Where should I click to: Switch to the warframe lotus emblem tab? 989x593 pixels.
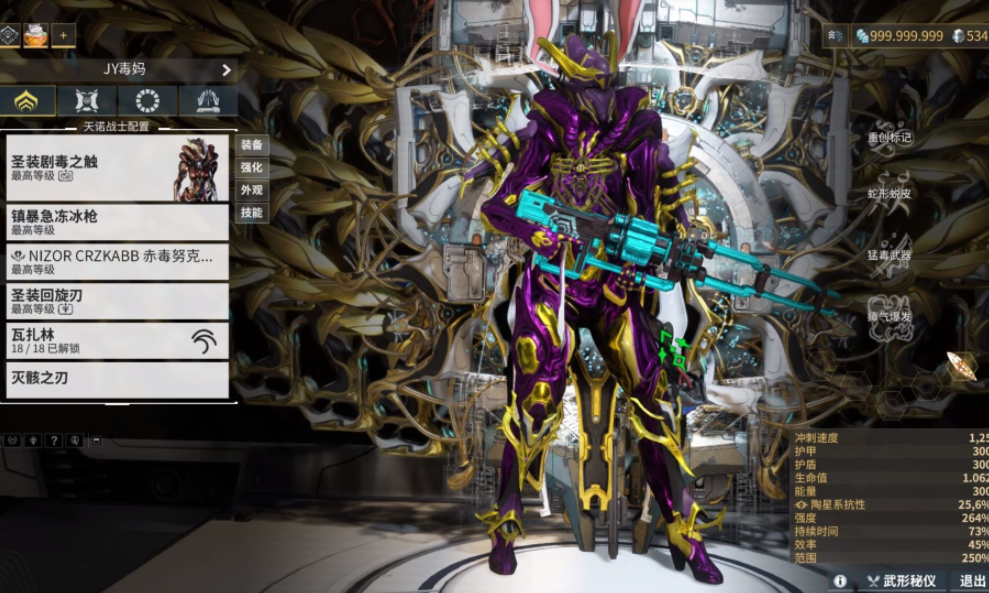pyautogui.click(x=27, y=101)
